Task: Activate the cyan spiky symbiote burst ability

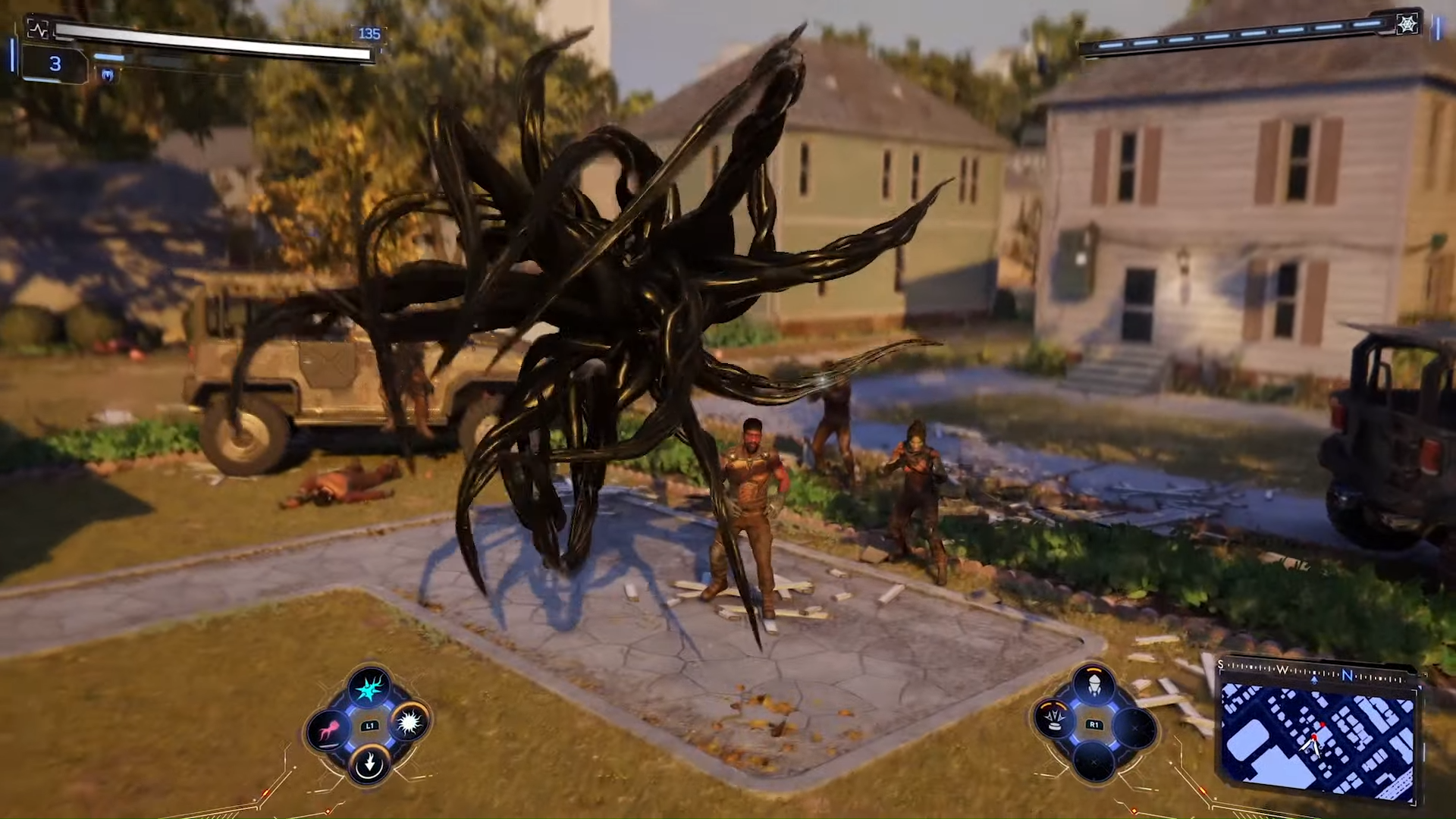Action: tap(370, 689)
